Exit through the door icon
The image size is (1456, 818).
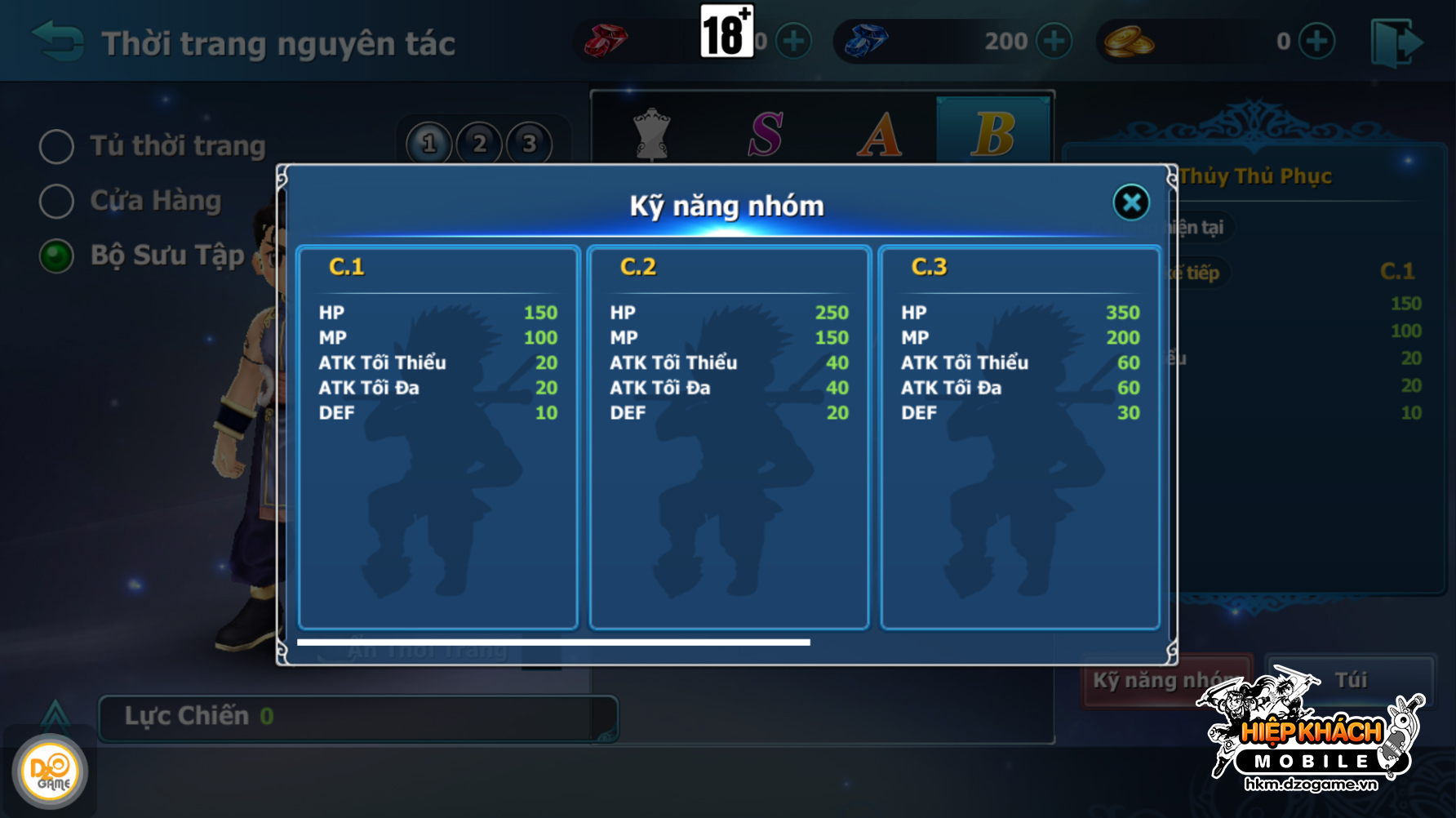pyautogui.click(x=1396, y=42)
